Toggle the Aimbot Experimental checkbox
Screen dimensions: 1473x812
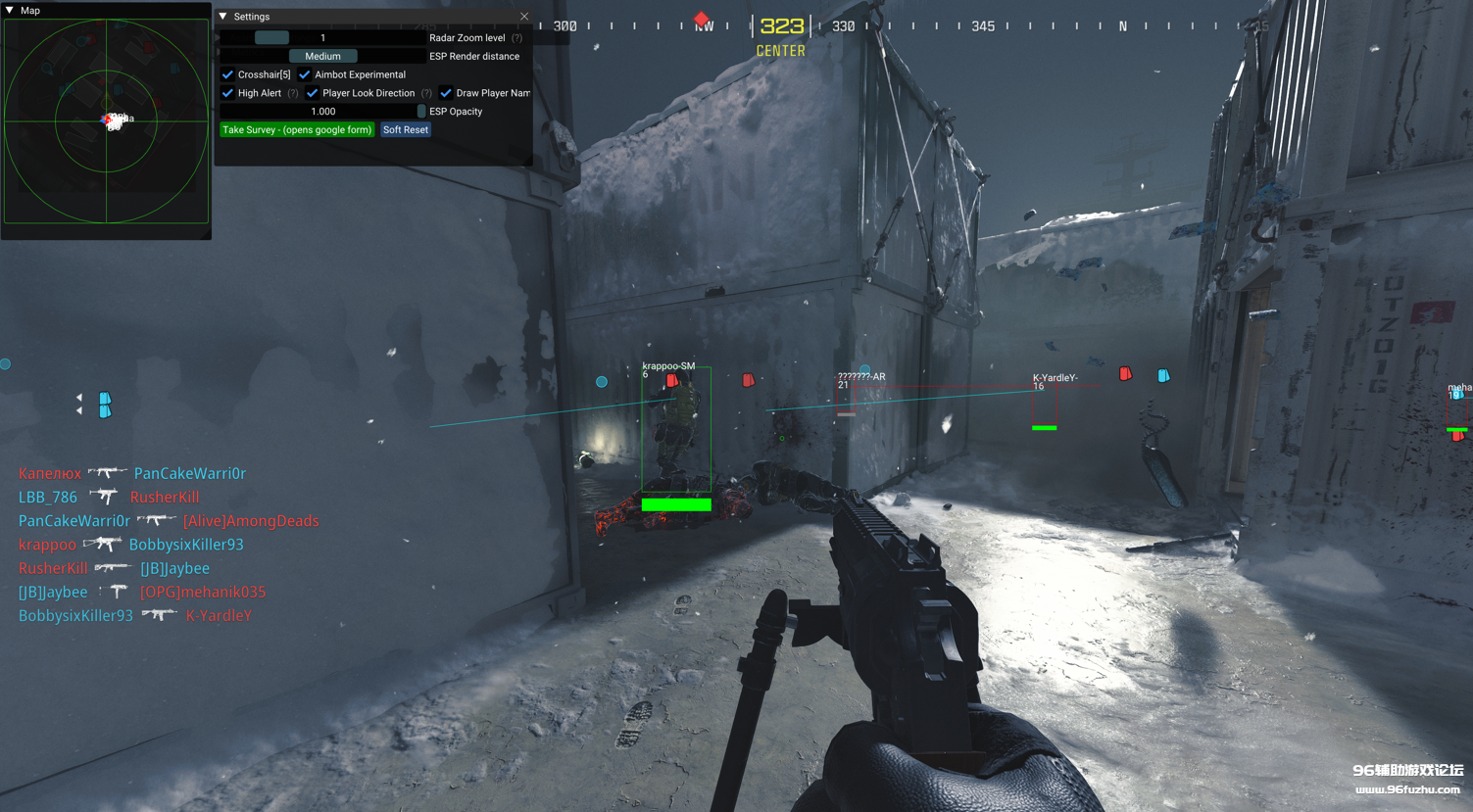[305, 74]
